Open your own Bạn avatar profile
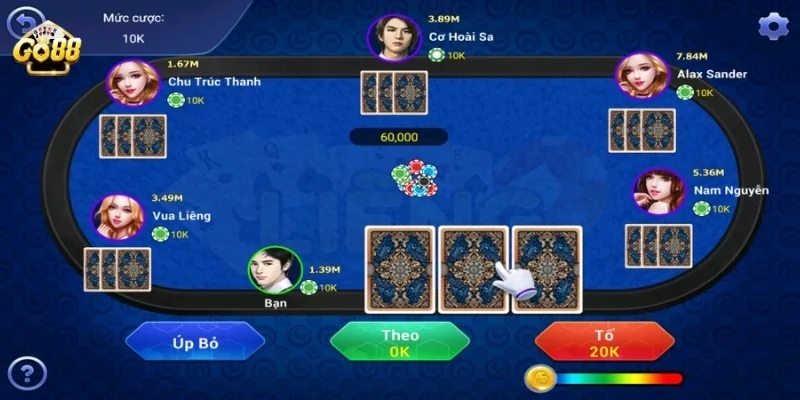Viewport: 800px width, 400px height. click(274, 270)
